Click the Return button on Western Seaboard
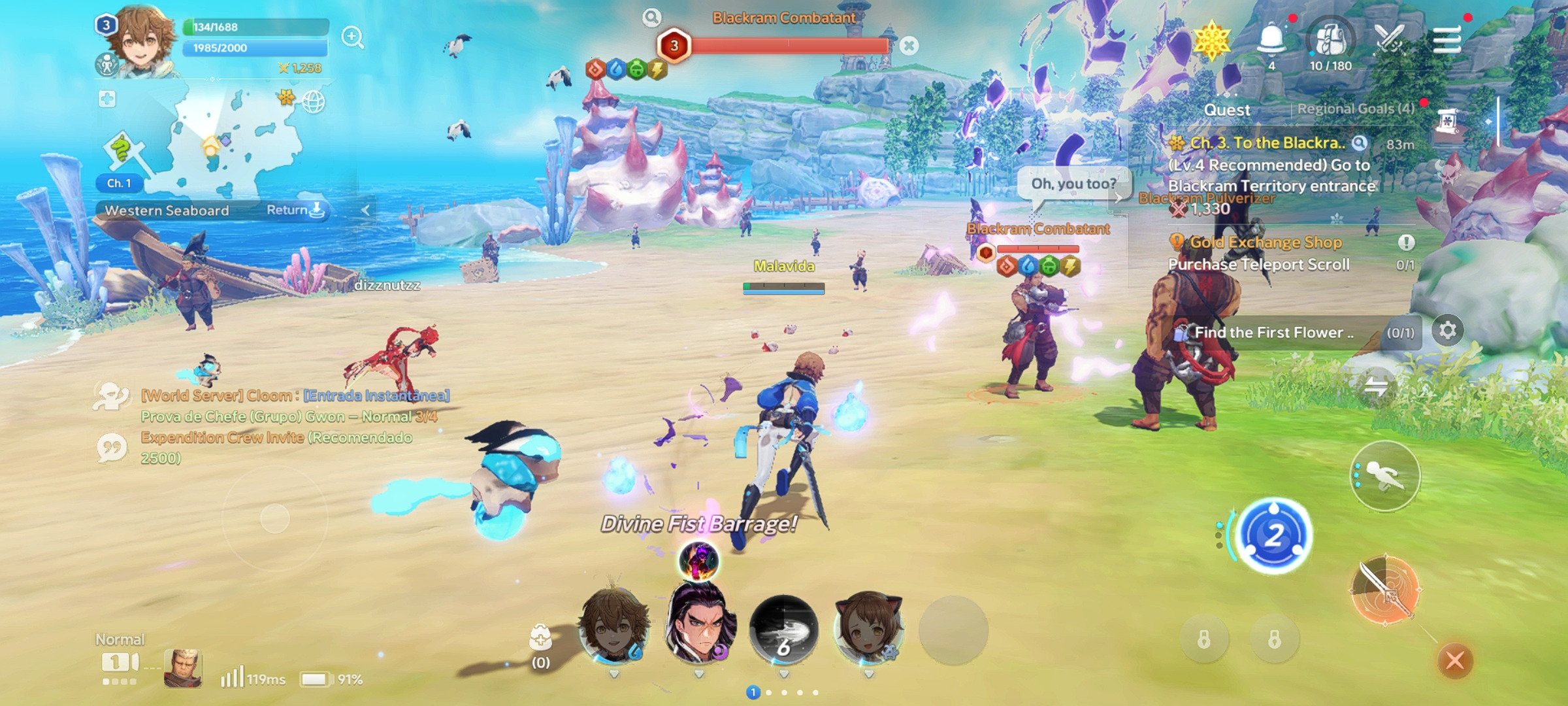The width and height of the screenshot is (1568, 706). (295, 210)
